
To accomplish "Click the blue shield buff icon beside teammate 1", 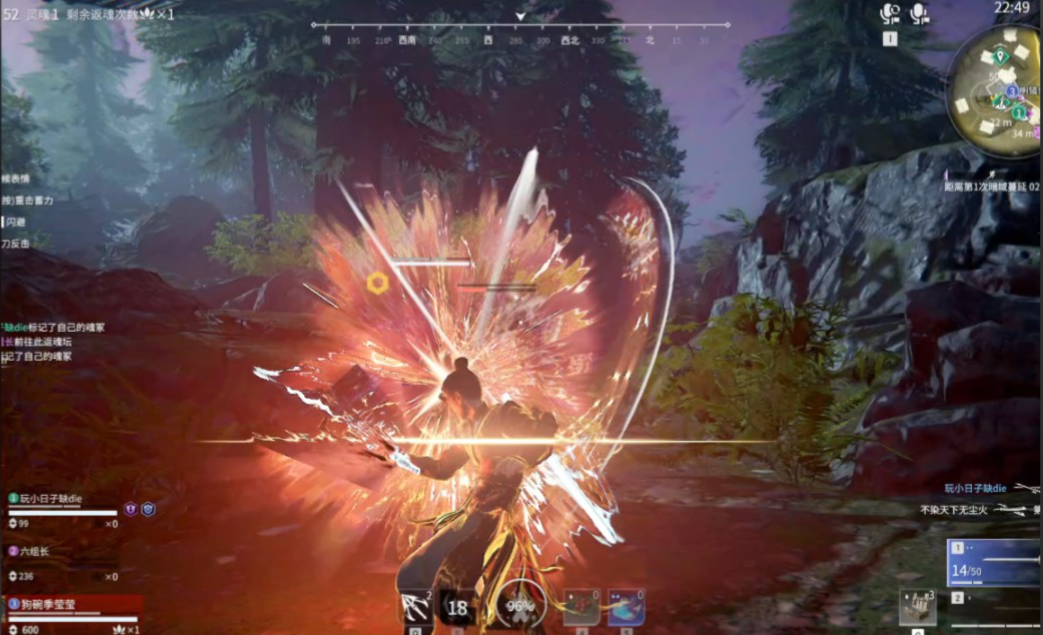I will pyautogui.click(x=148, y=509).
